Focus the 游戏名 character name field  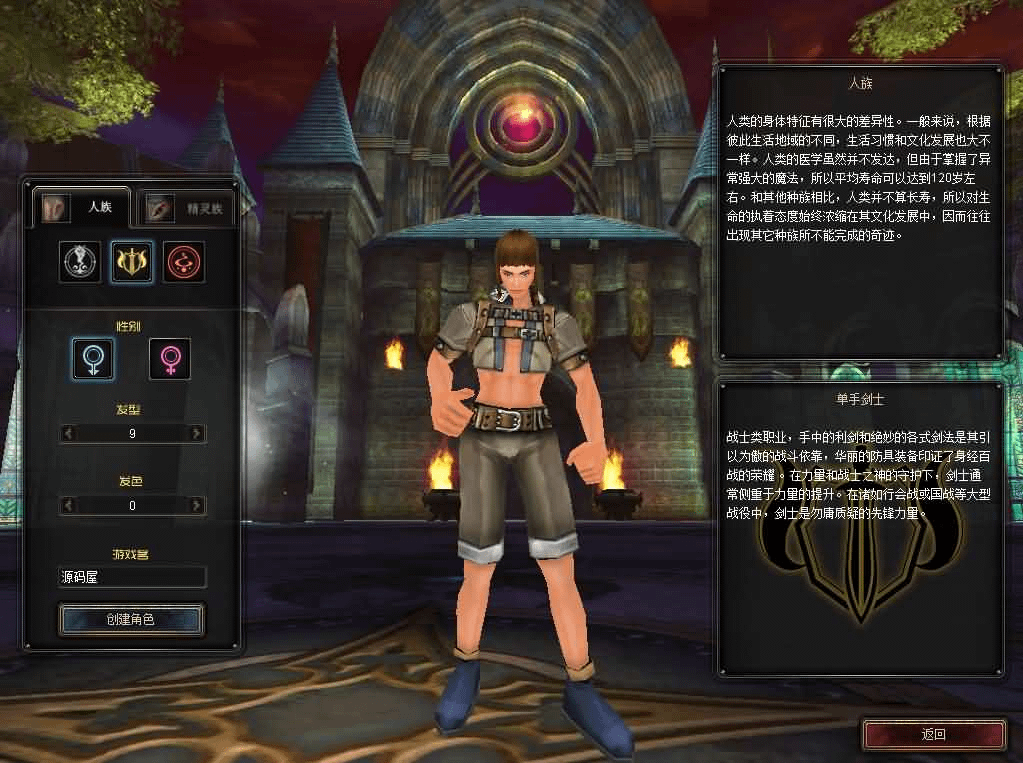point(132,578)
